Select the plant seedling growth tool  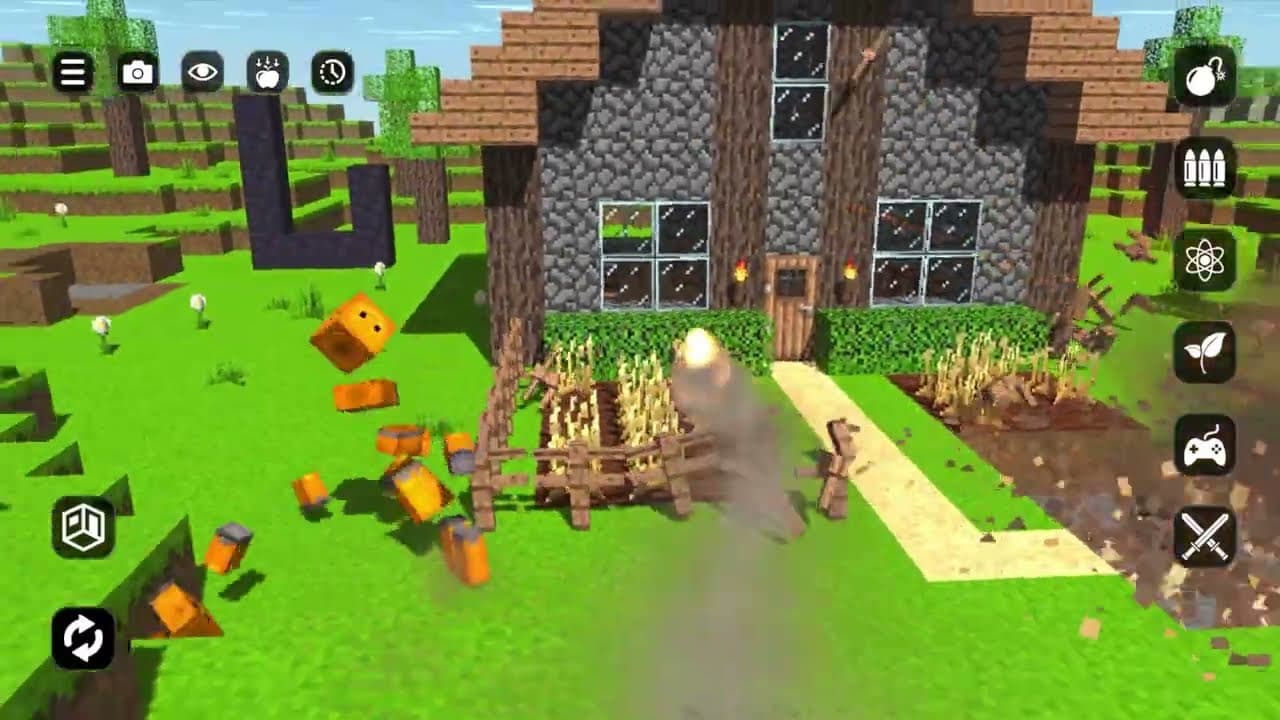[1204, 352]
